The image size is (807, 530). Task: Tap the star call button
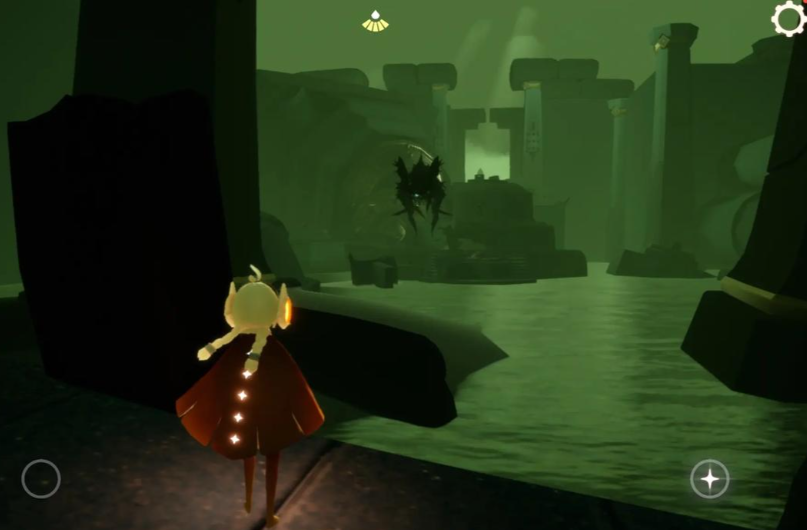point(709,479)
